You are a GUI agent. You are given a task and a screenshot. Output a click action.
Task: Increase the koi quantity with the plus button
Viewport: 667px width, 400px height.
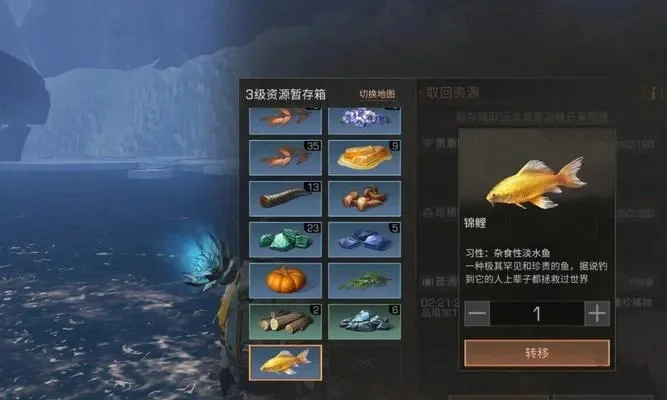(x=597, y=313)
